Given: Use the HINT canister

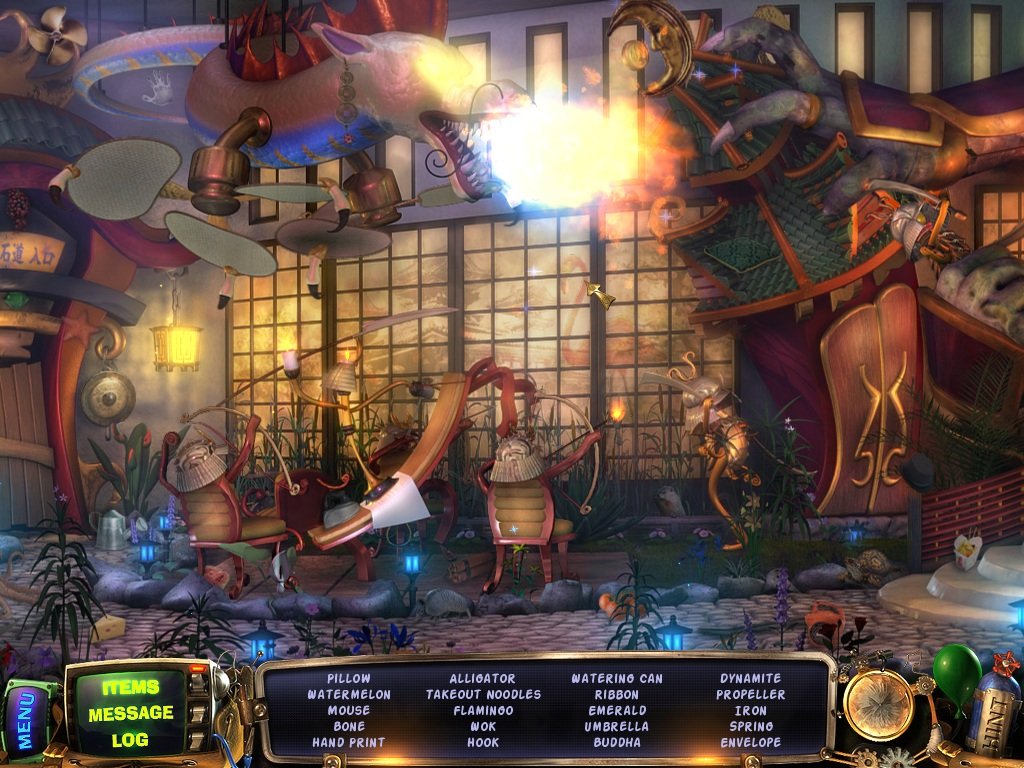Looking at the screenshot, I should coord(993,711).
